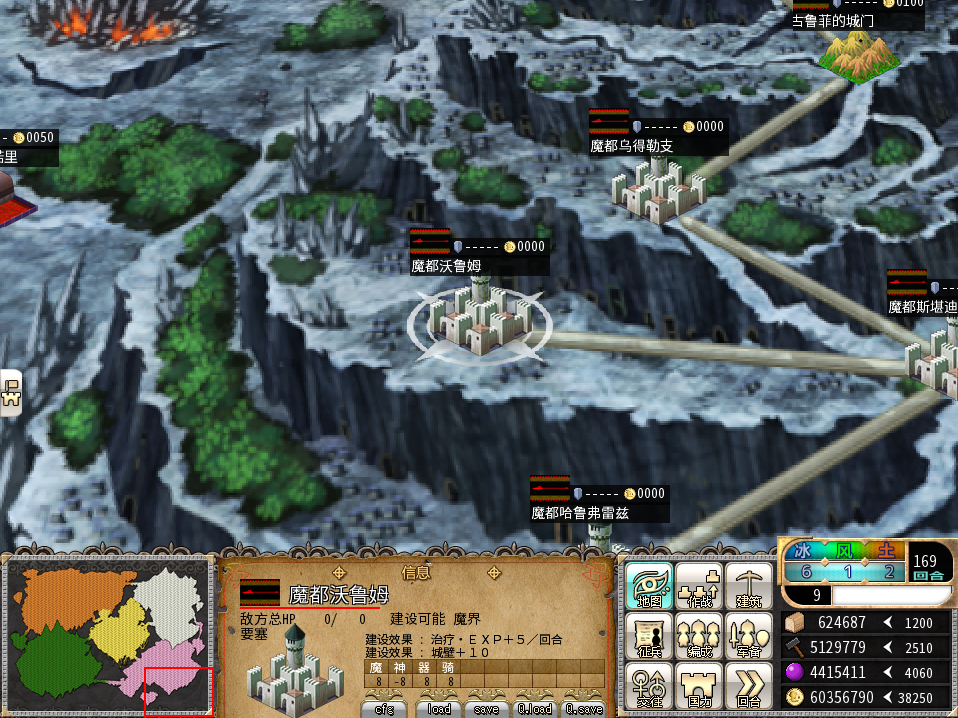Open the 编成 formation screen
This screenshot has height=718, width=958.
click(x=699, y=636)
